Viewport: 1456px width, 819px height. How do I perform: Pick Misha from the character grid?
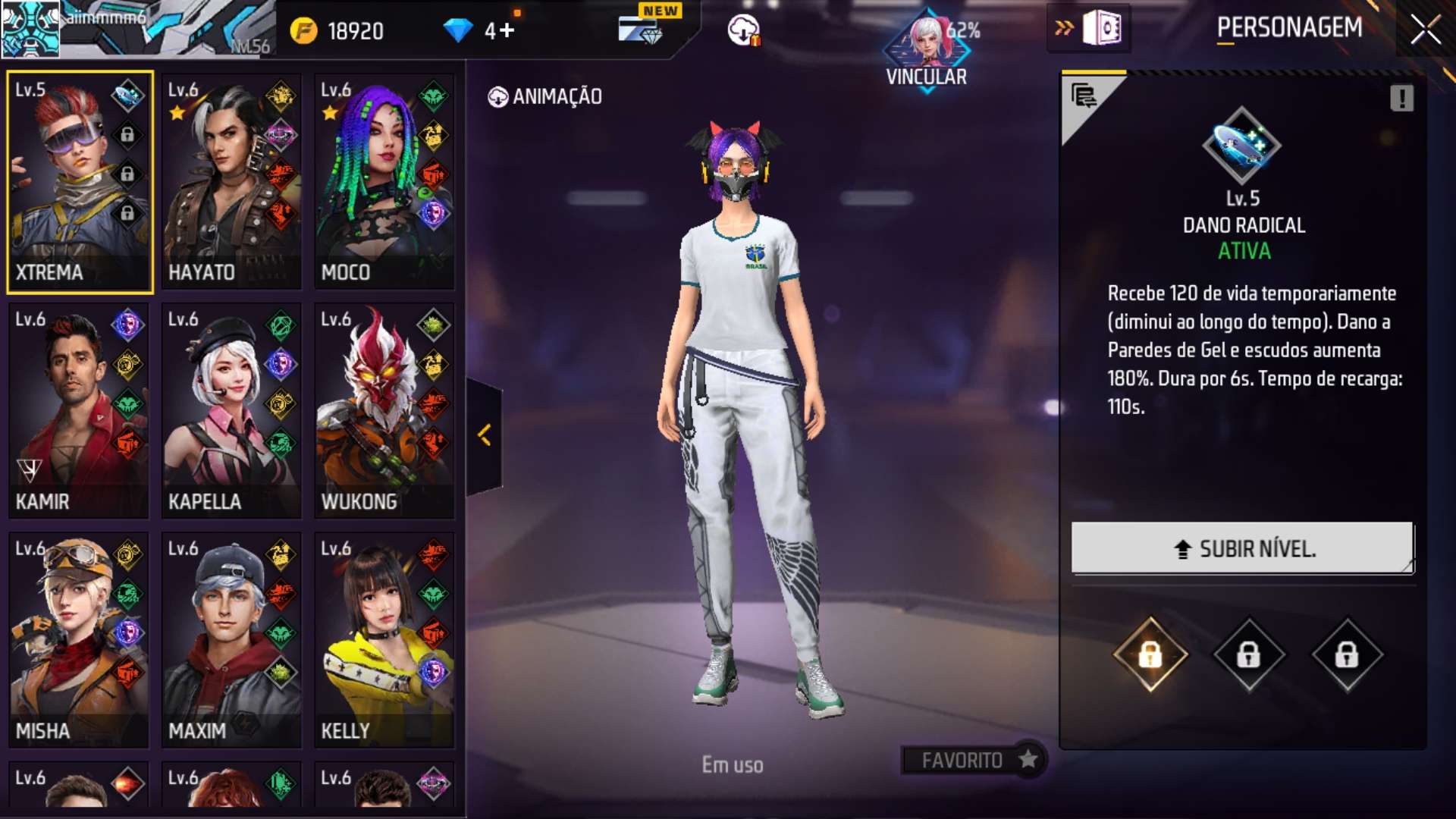[x=79, y=640]
